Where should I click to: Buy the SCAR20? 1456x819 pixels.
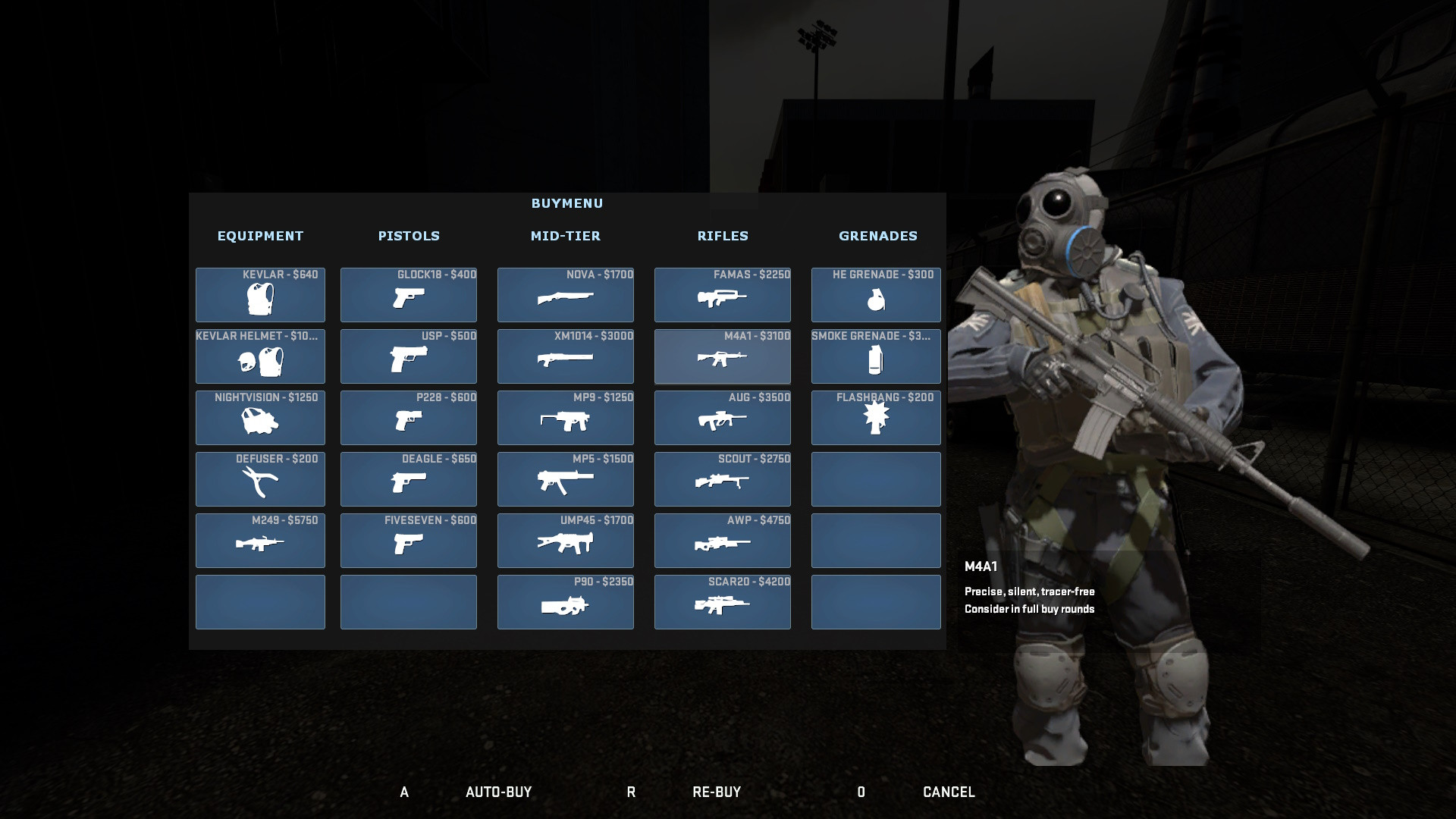[722, 602]
